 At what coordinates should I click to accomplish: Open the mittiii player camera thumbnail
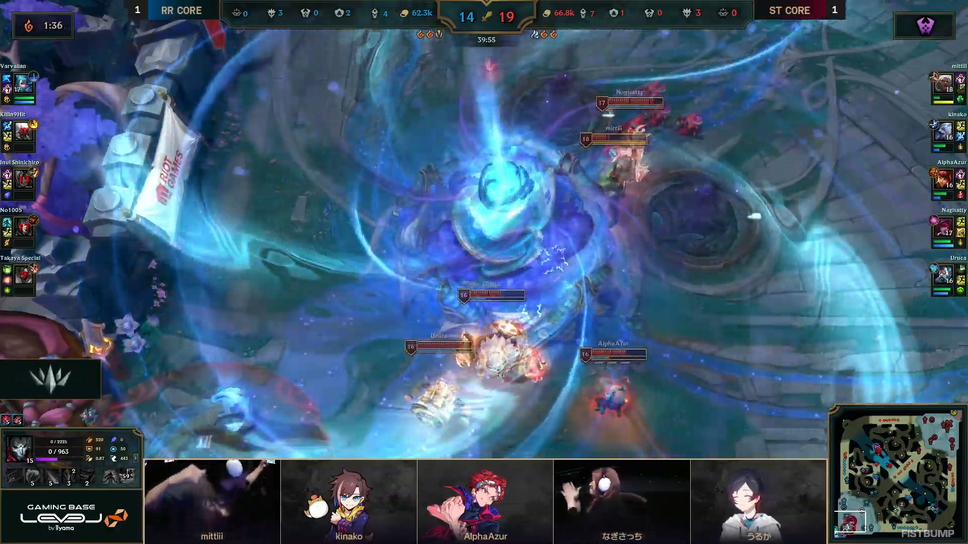pyautogui.click(x=212, y=501)
